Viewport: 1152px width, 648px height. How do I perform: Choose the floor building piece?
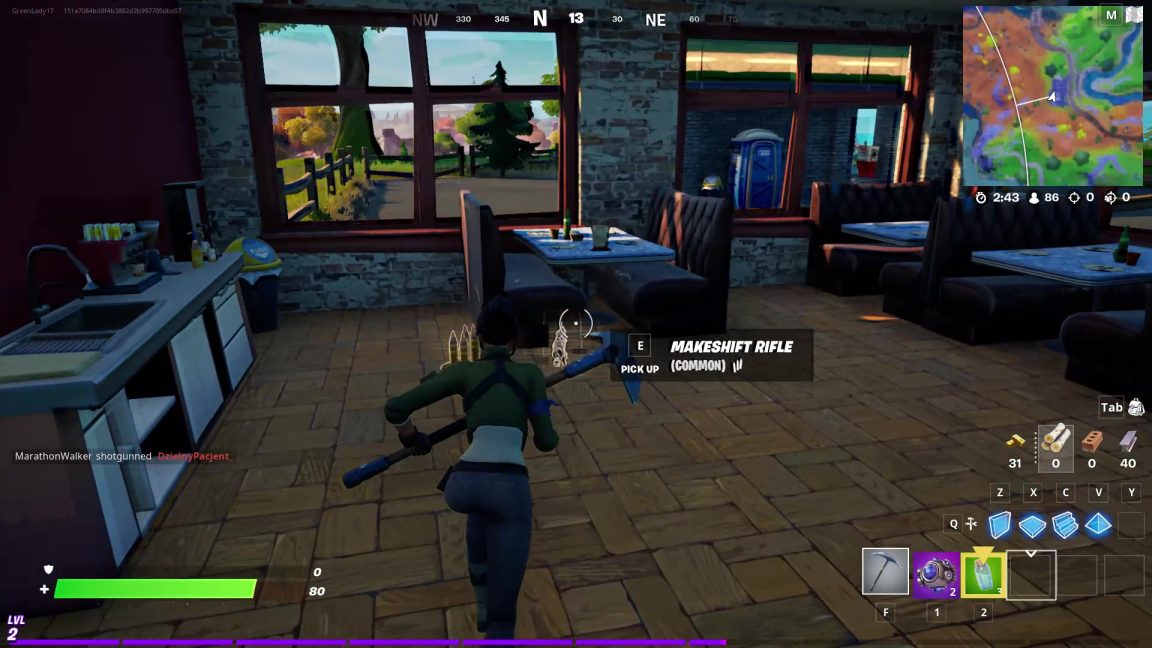pos(1032,524)
